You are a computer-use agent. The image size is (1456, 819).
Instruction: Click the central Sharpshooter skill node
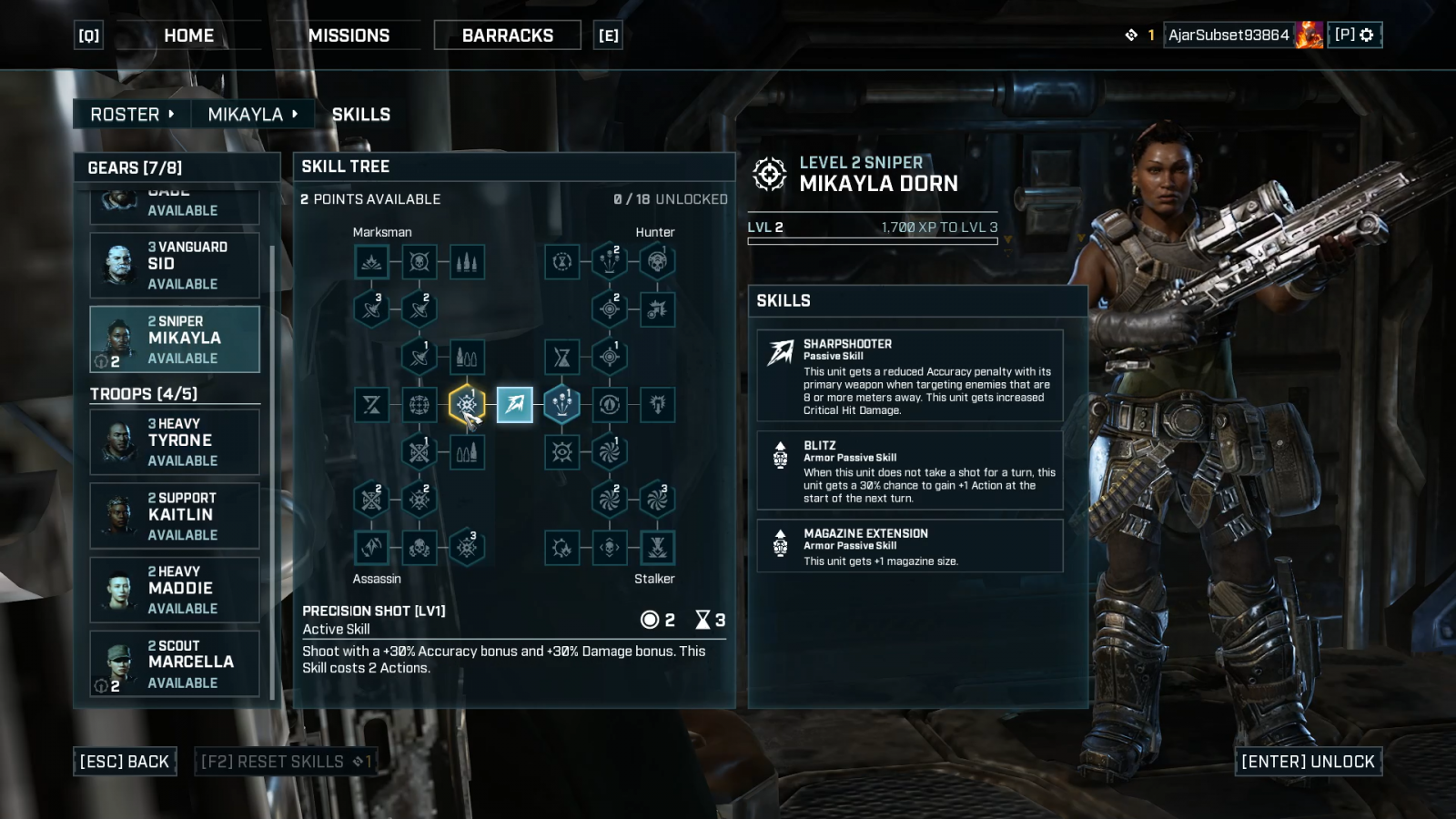coord(514,405)
